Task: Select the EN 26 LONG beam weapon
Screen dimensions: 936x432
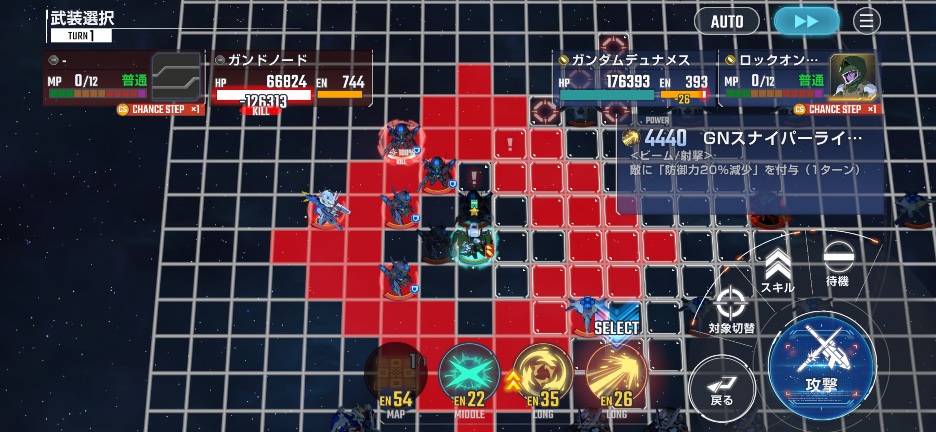Action: pos(615,376)
